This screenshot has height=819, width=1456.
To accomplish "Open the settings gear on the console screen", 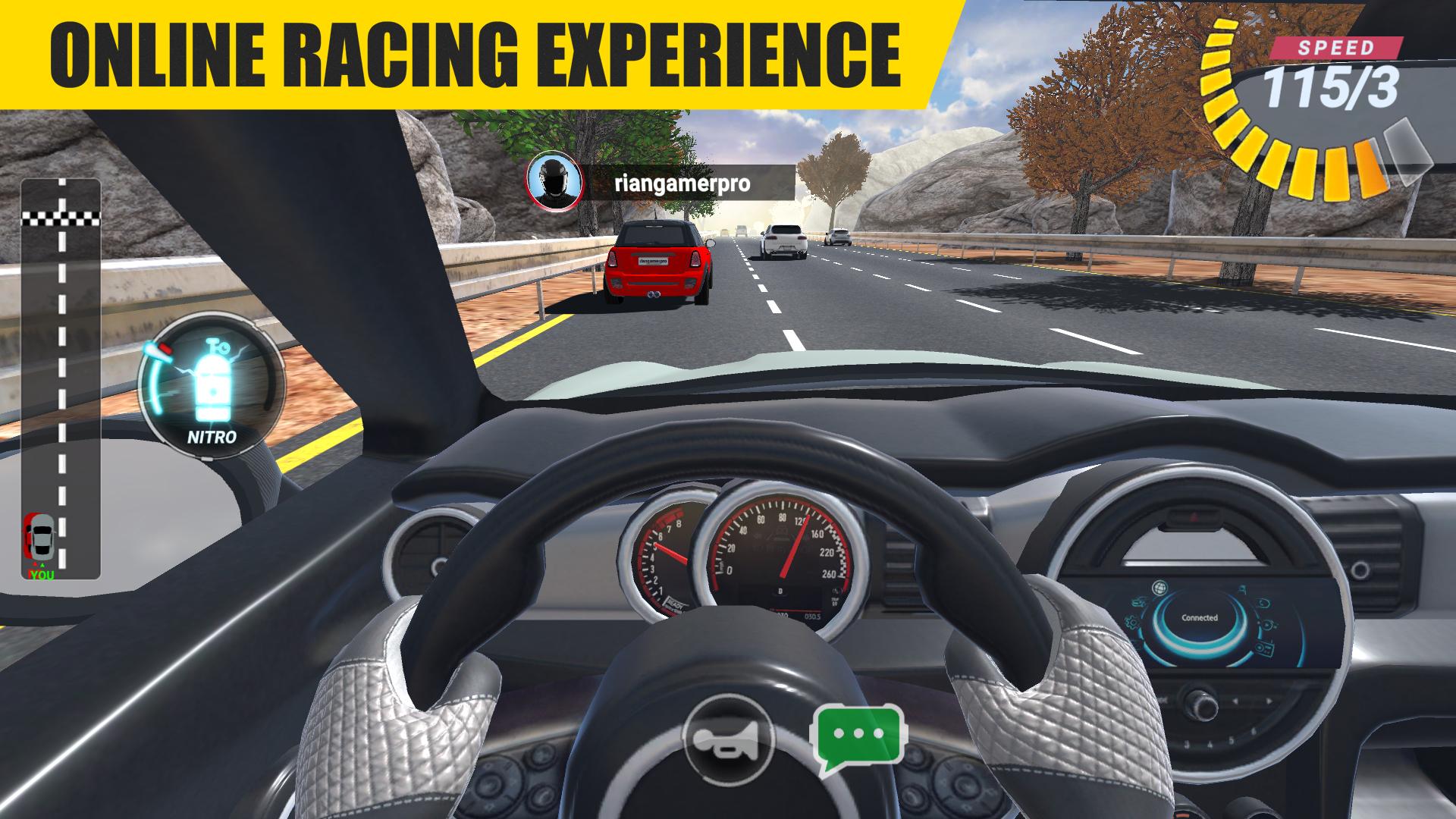I will 1132,622.
